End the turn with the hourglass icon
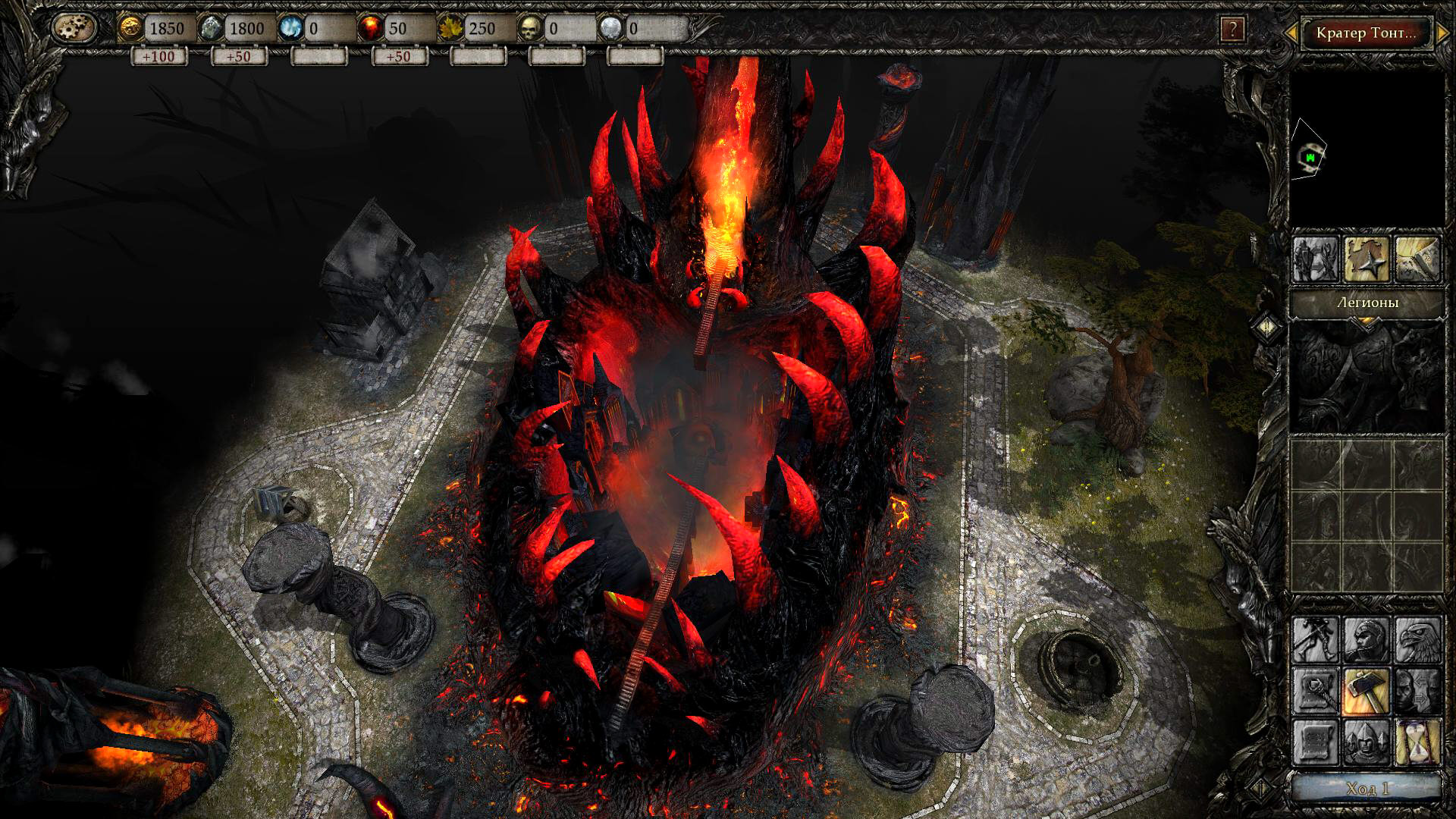This screenshot has height=819, width=1456. tap(1417, 742)
